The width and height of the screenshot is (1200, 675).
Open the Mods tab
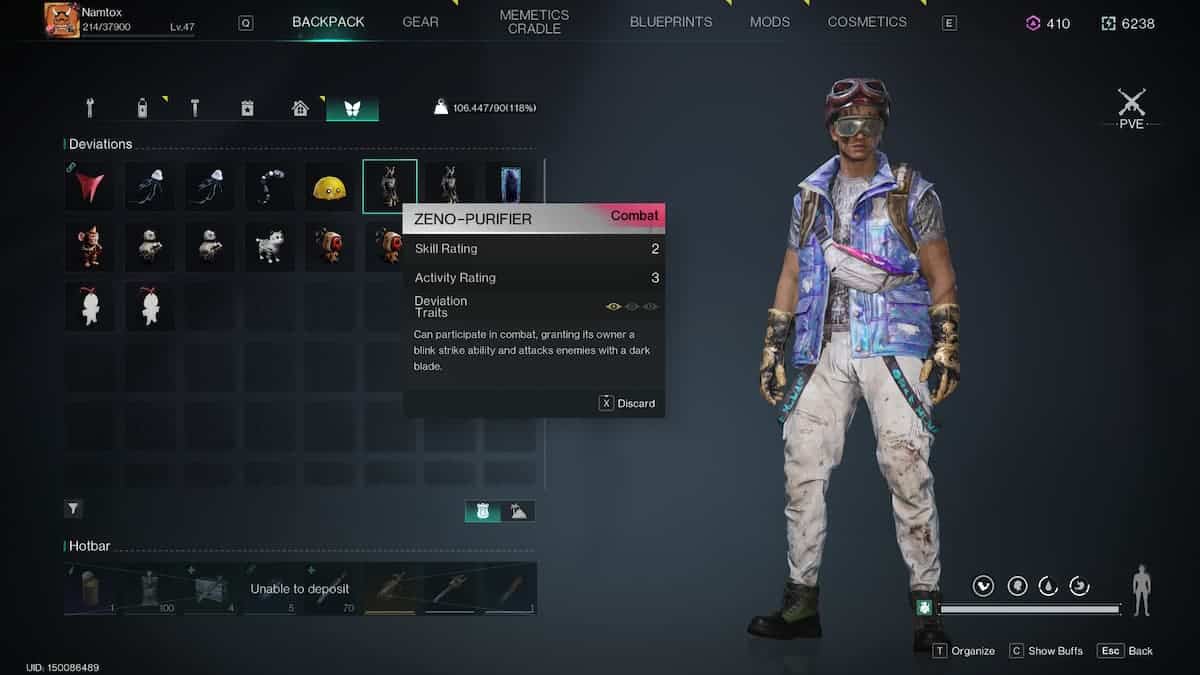click(x=770, y=22)
